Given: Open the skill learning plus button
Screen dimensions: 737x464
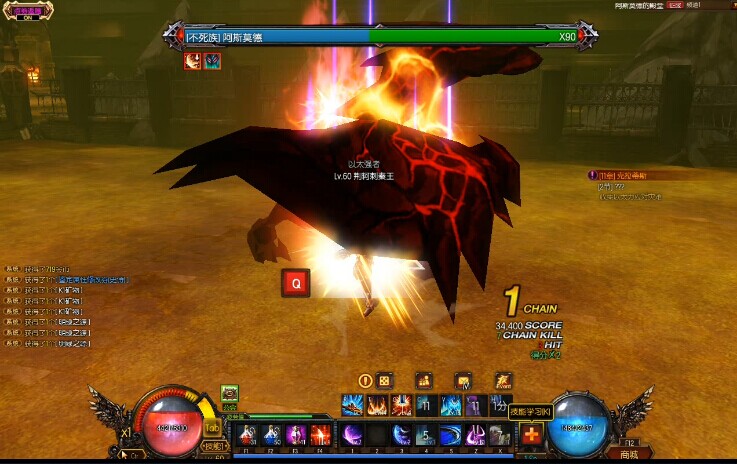Looking at the screenshot, I should pos(531,435).
